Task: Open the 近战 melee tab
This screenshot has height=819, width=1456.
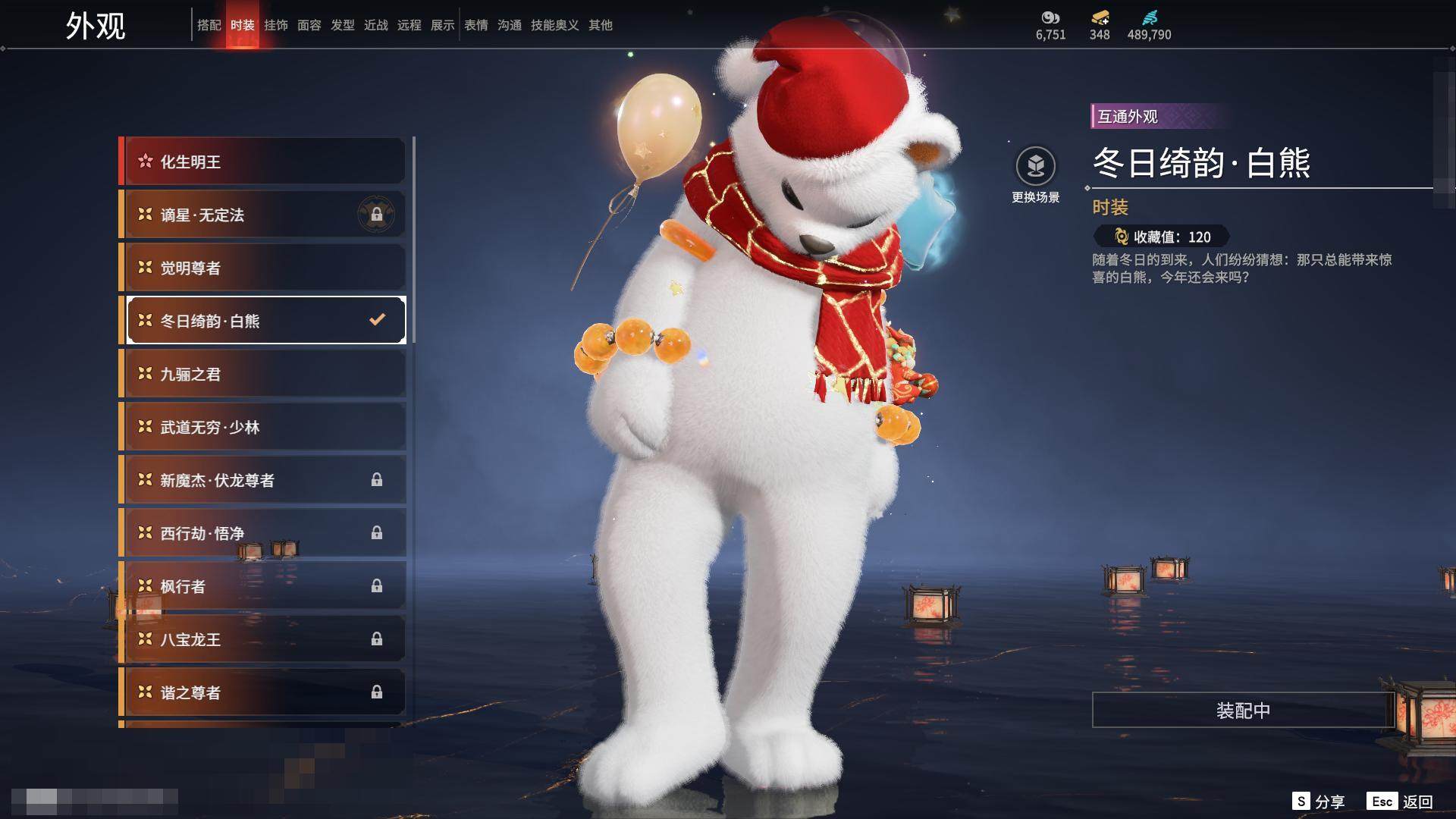Action: 375,25
